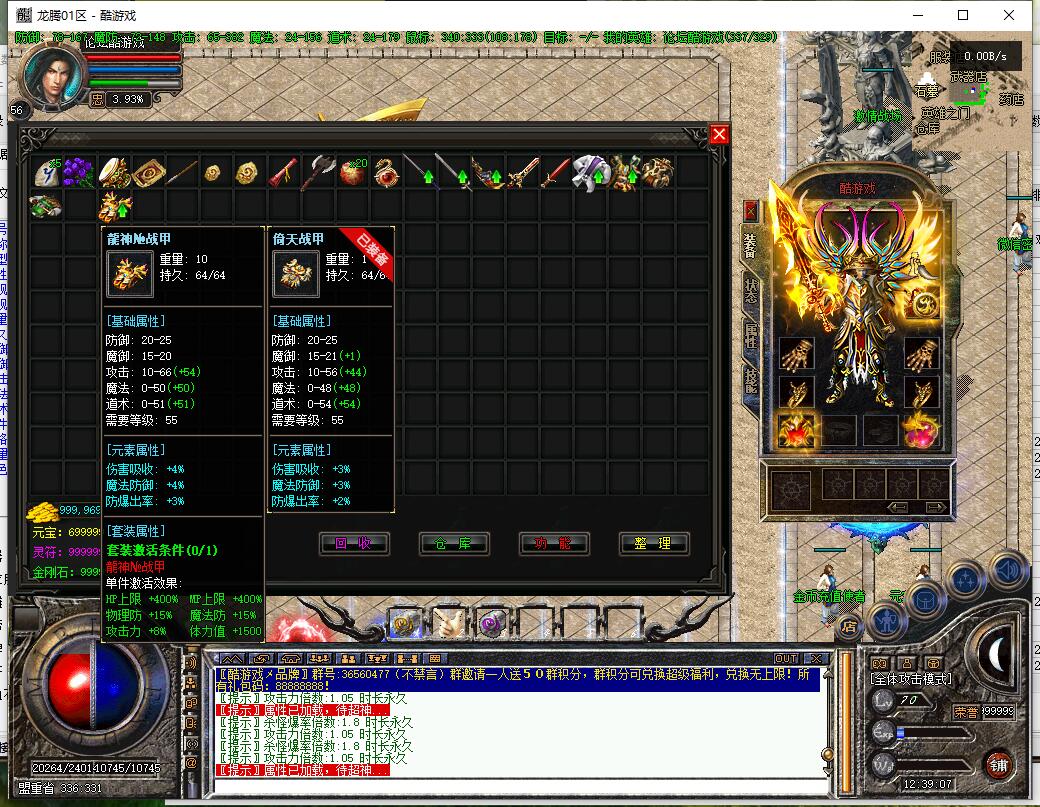Open the 属性 attributes tab

tap(750, 337)
